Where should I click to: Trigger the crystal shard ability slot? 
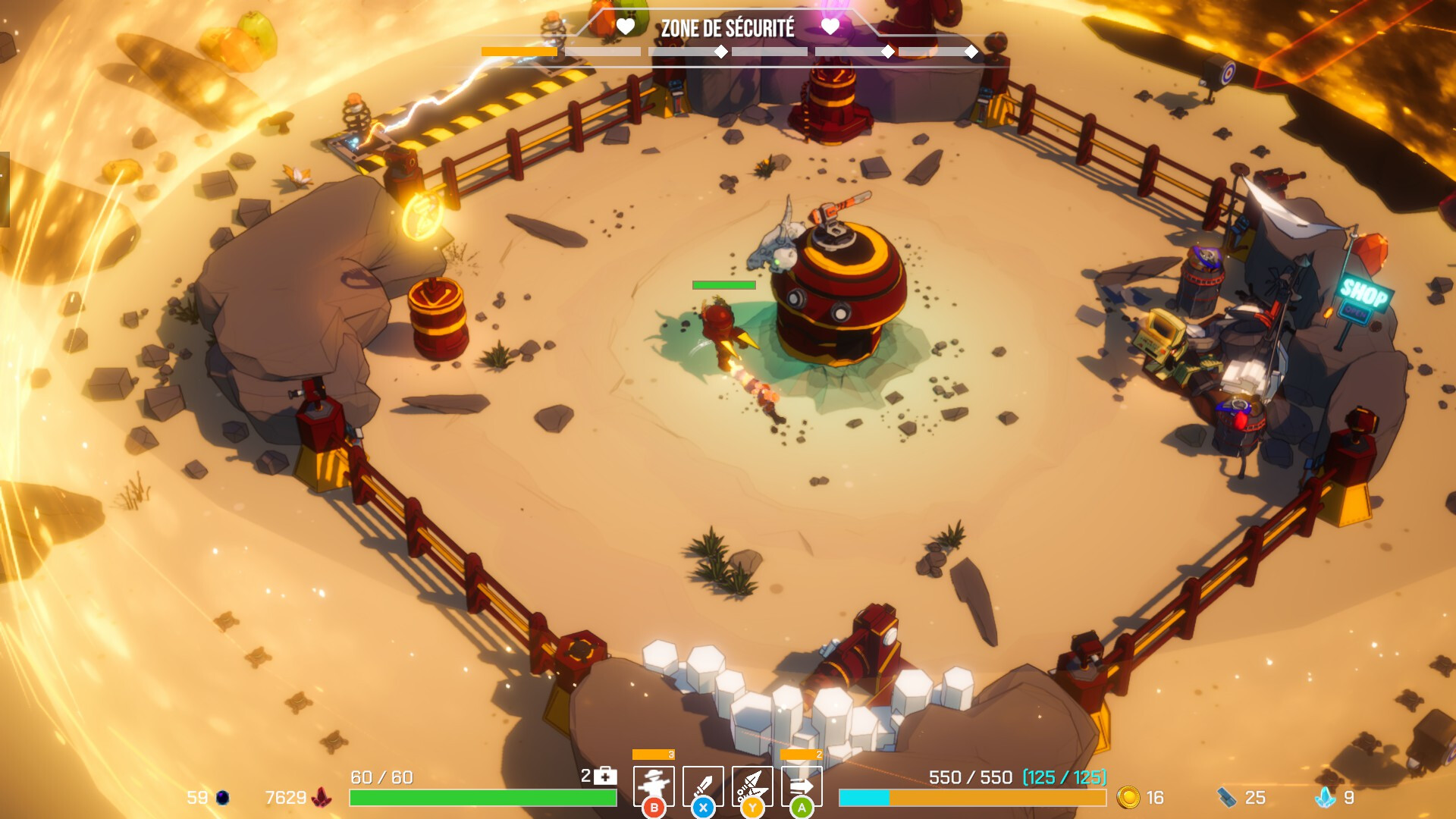tap(752, 786)
